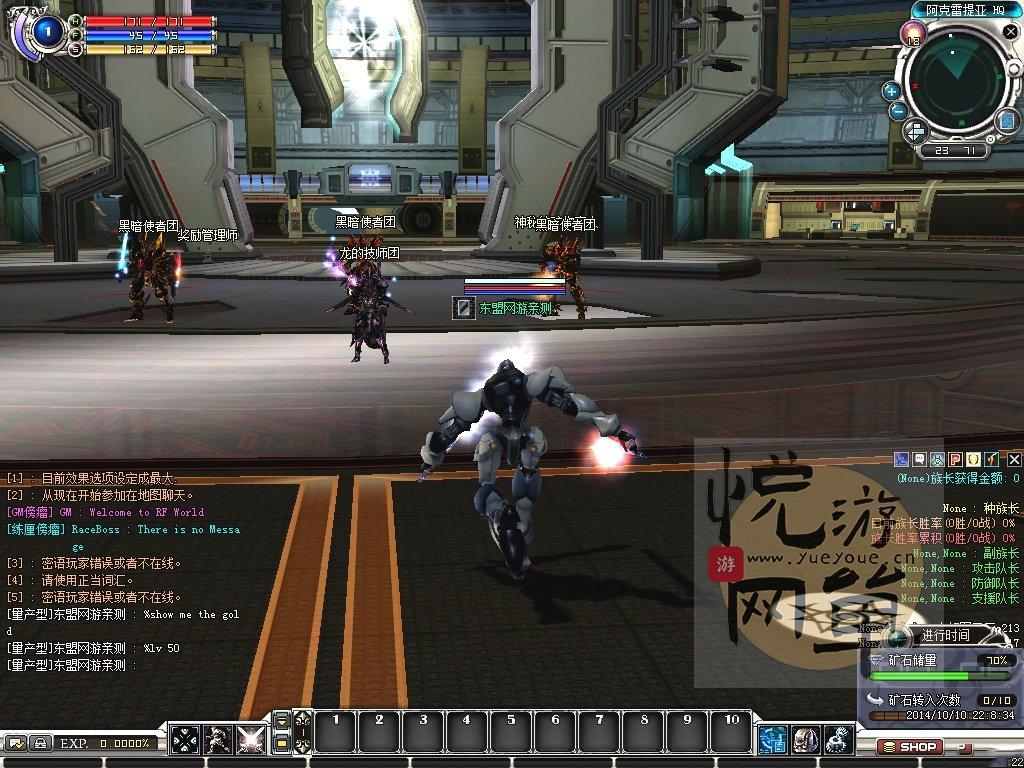The image size is (1024, 768).
Task: Open the gear settings icon
Action: 839,740
